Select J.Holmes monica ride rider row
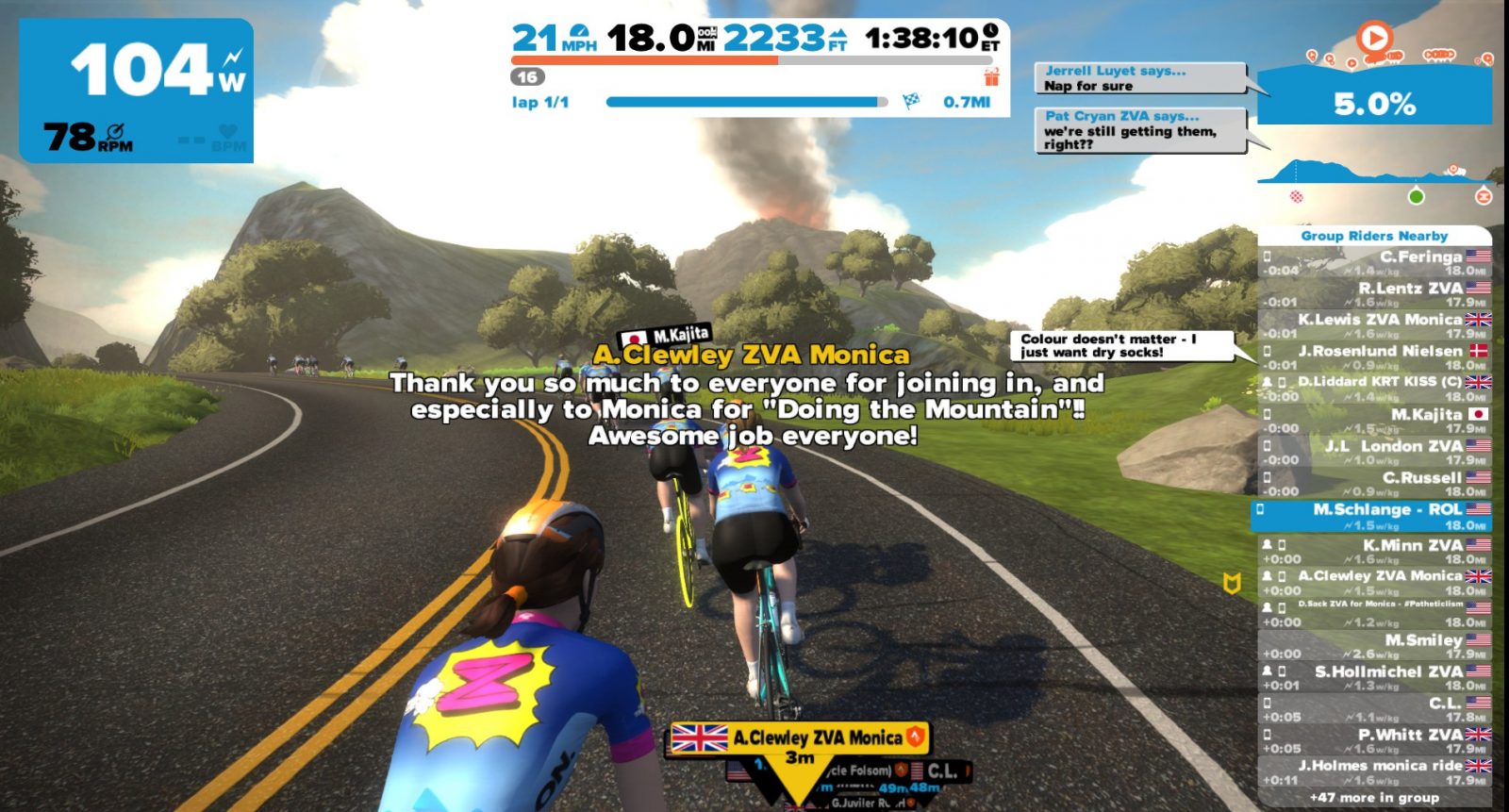 1375,772
